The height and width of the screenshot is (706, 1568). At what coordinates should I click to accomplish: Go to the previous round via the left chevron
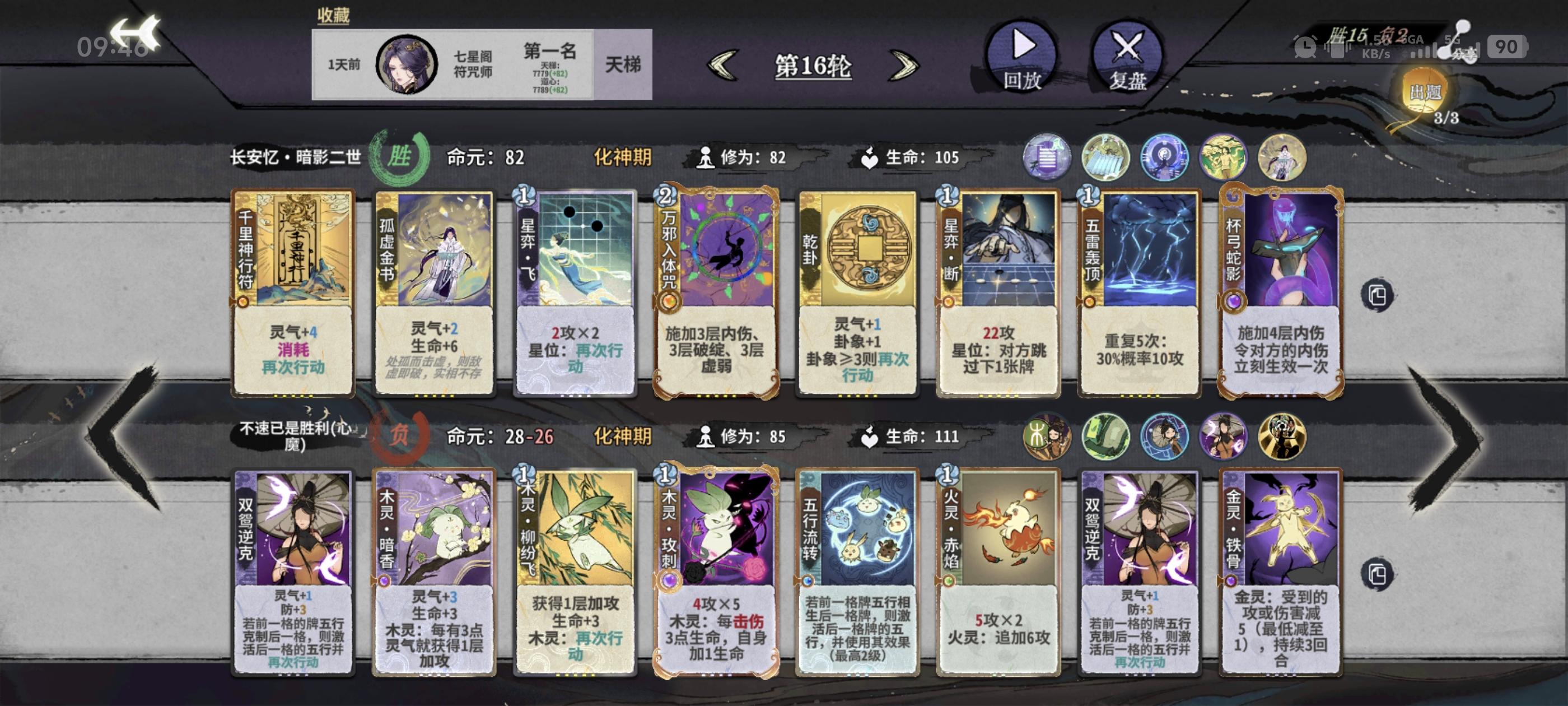[x=724, y=65]
